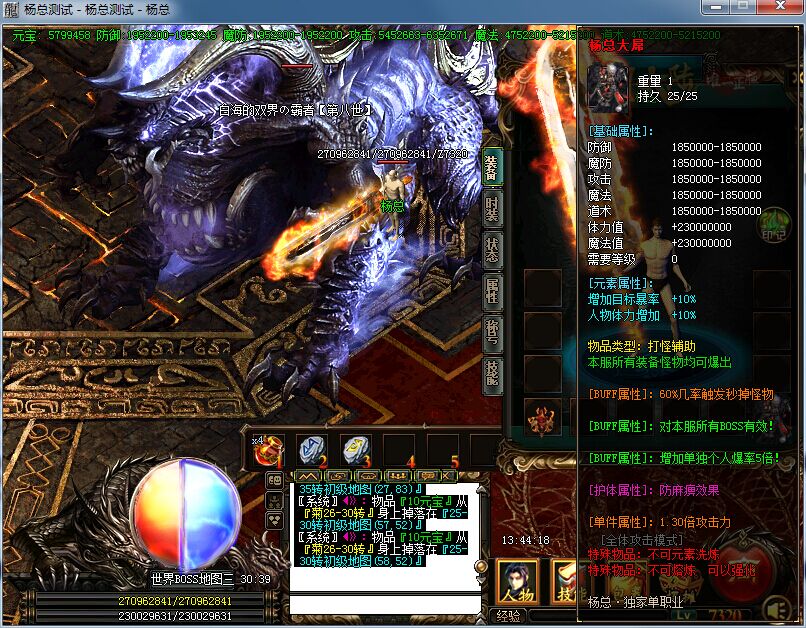The image size is (806, 628).
Task: Select the 状态 status tab
Action: point(492,249)
